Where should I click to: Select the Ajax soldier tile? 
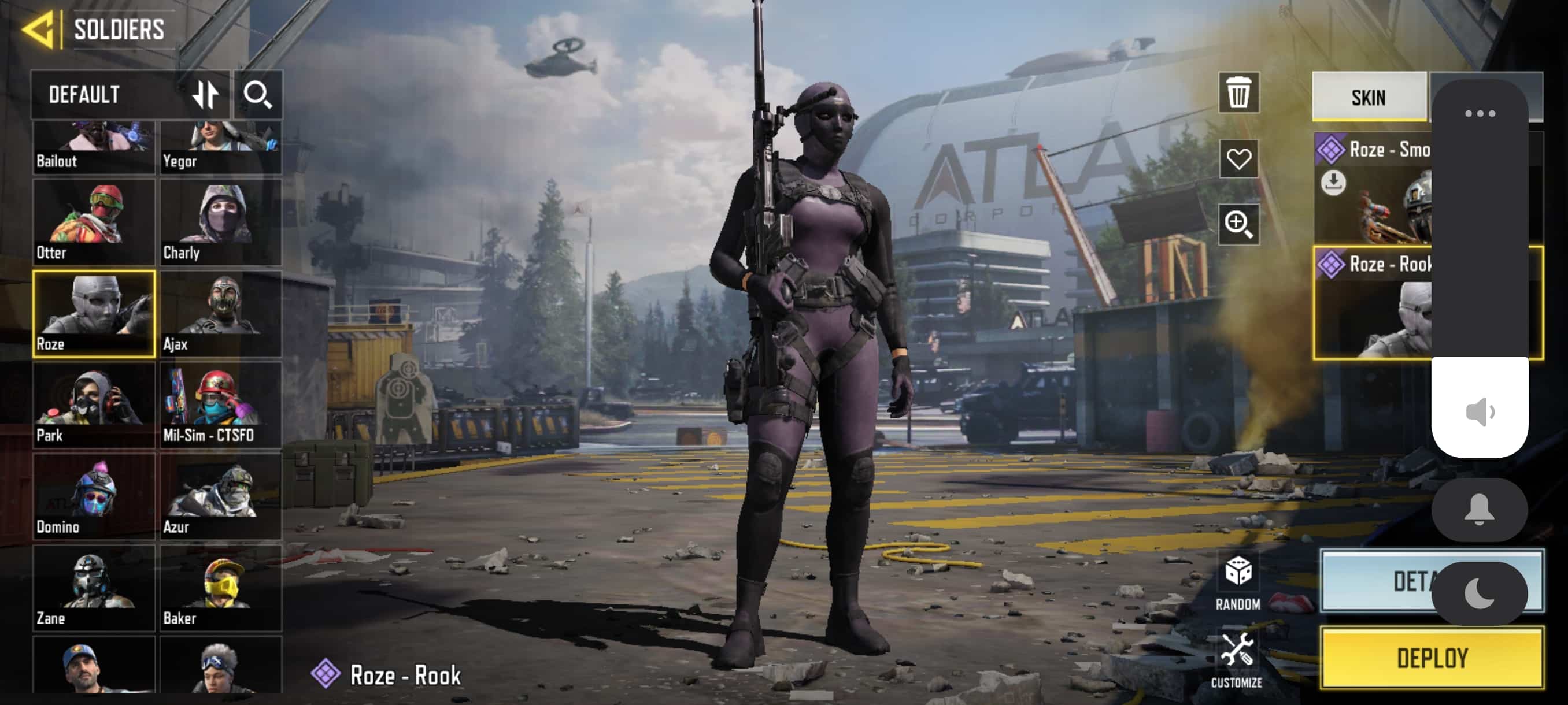coord(220,313)
